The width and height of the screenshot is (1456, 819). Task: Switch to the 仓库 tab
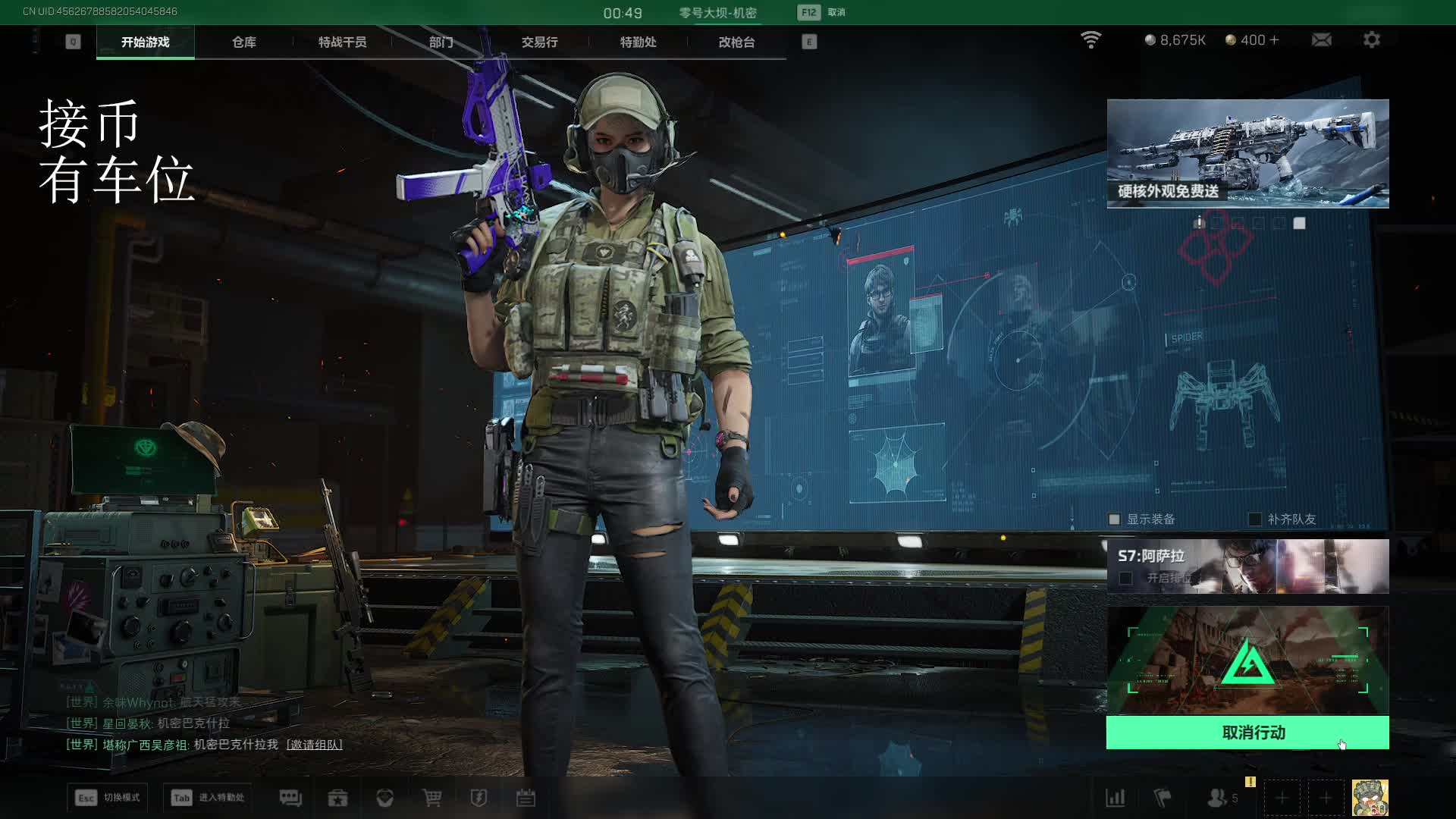click(x=243, y=42)
